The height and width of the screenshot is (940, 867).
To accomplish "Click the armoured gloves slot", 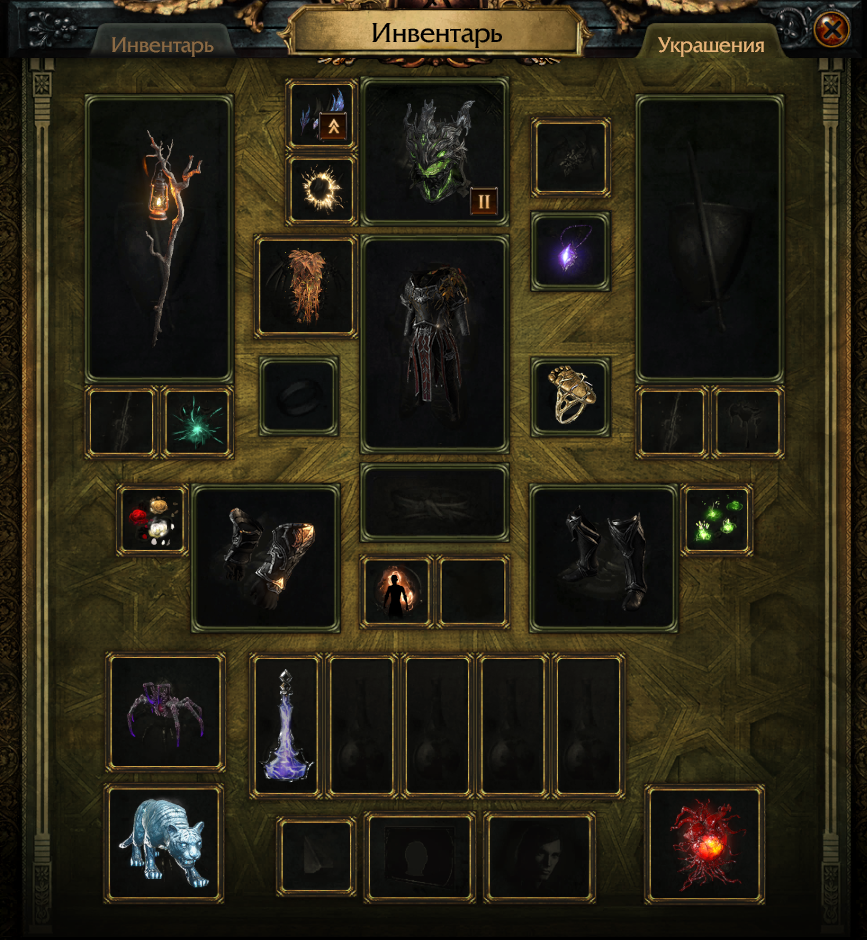I will coord(266,557).
